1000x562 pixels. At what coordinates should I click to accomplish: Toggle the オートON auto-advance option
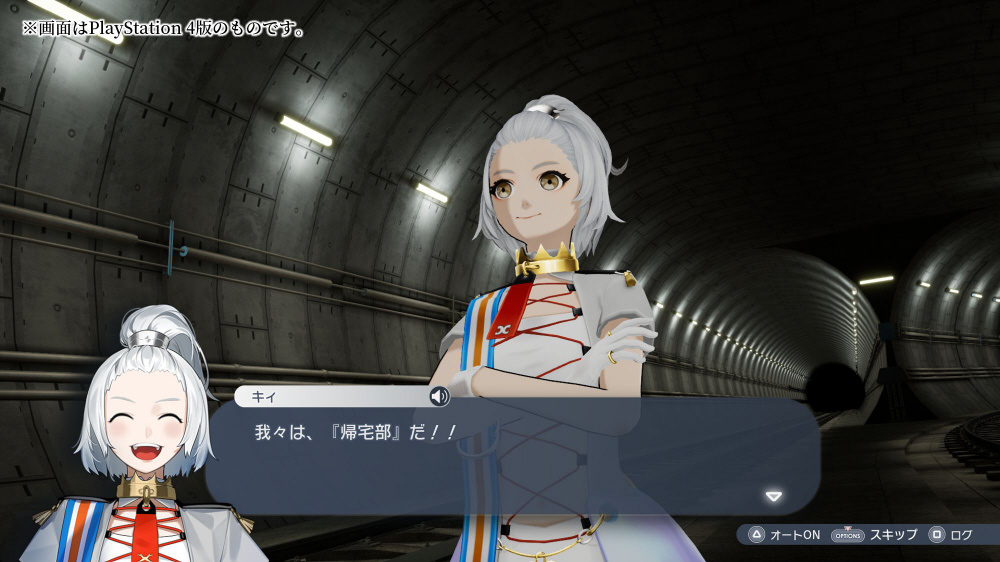coord(784,535)
